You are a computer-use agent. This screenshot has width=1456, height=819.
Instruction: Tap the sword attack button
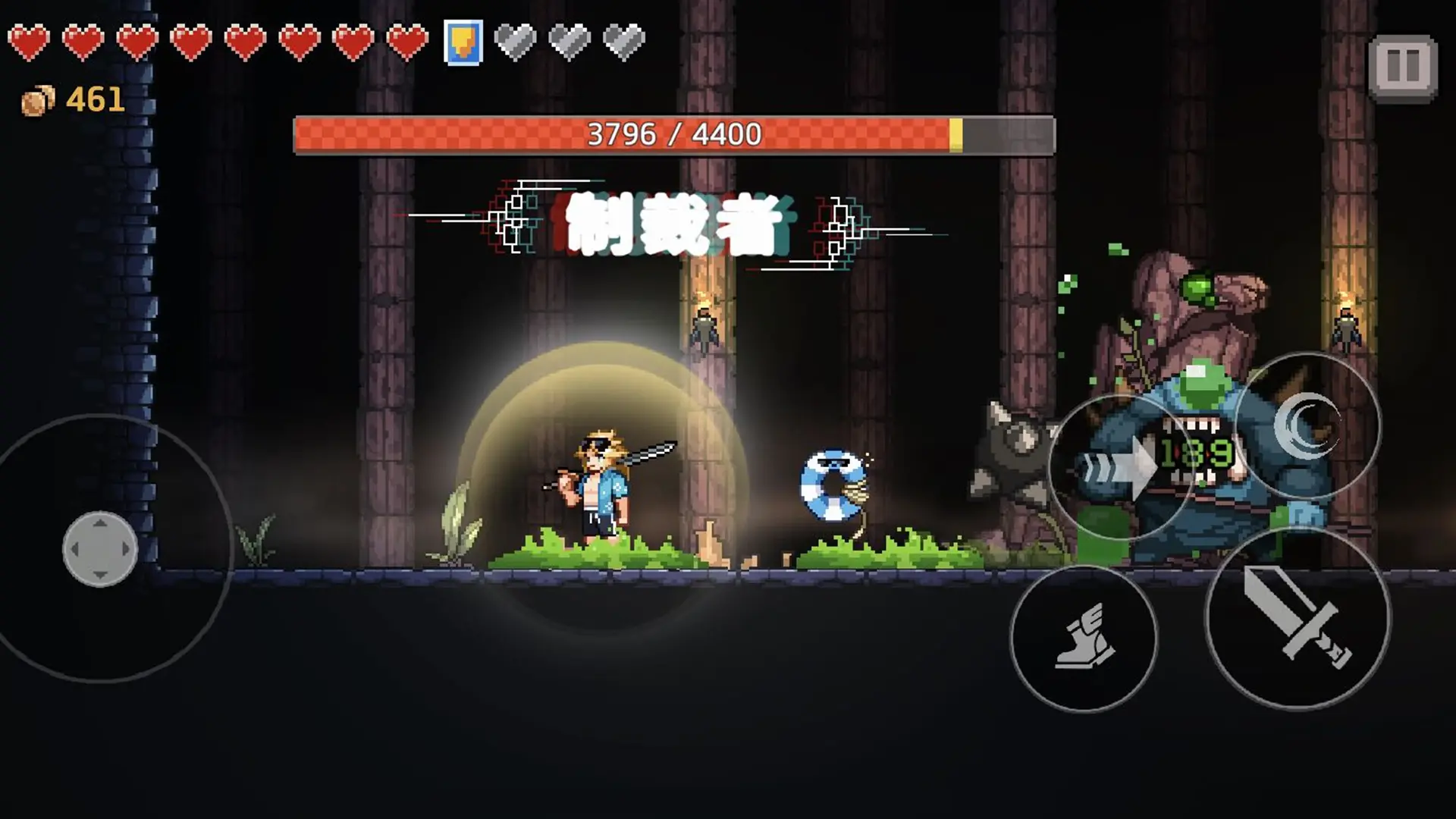(x=1298, y=617)
